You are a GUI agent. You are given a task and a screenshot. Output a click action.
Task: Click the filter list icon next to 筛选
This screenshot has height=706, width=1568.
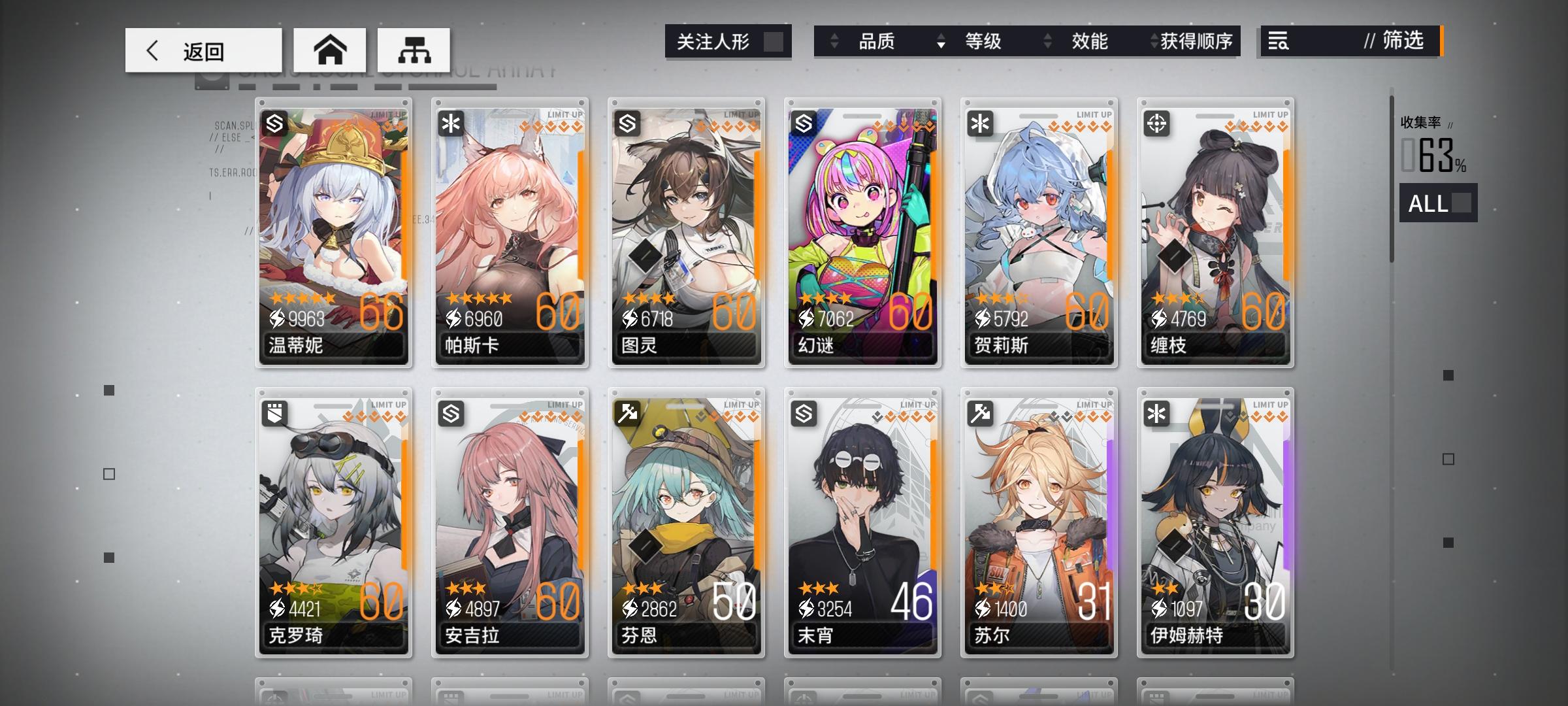(x=1279, y=41)
